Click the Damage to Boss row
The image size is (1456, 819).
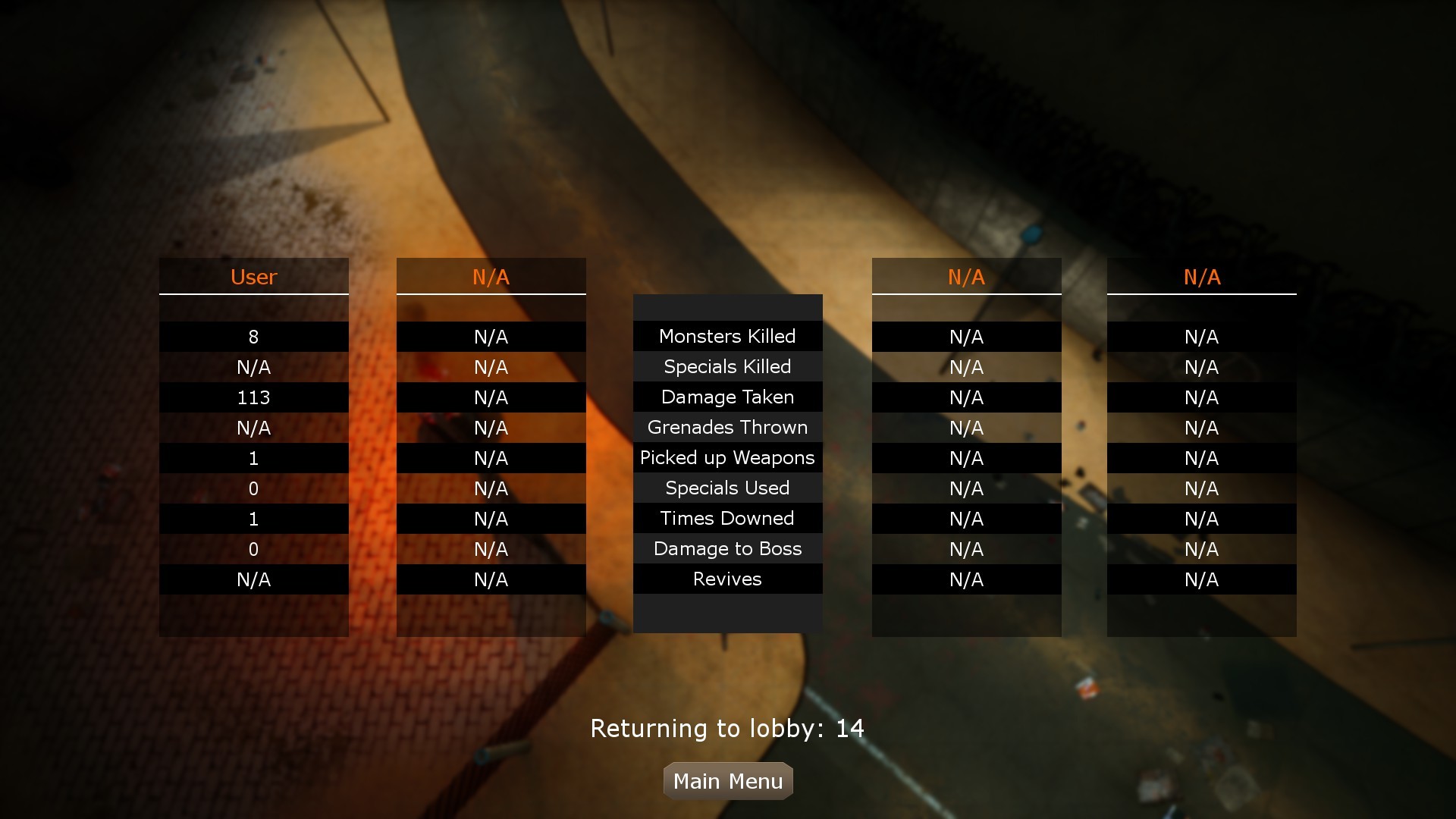tap(727, 548)
